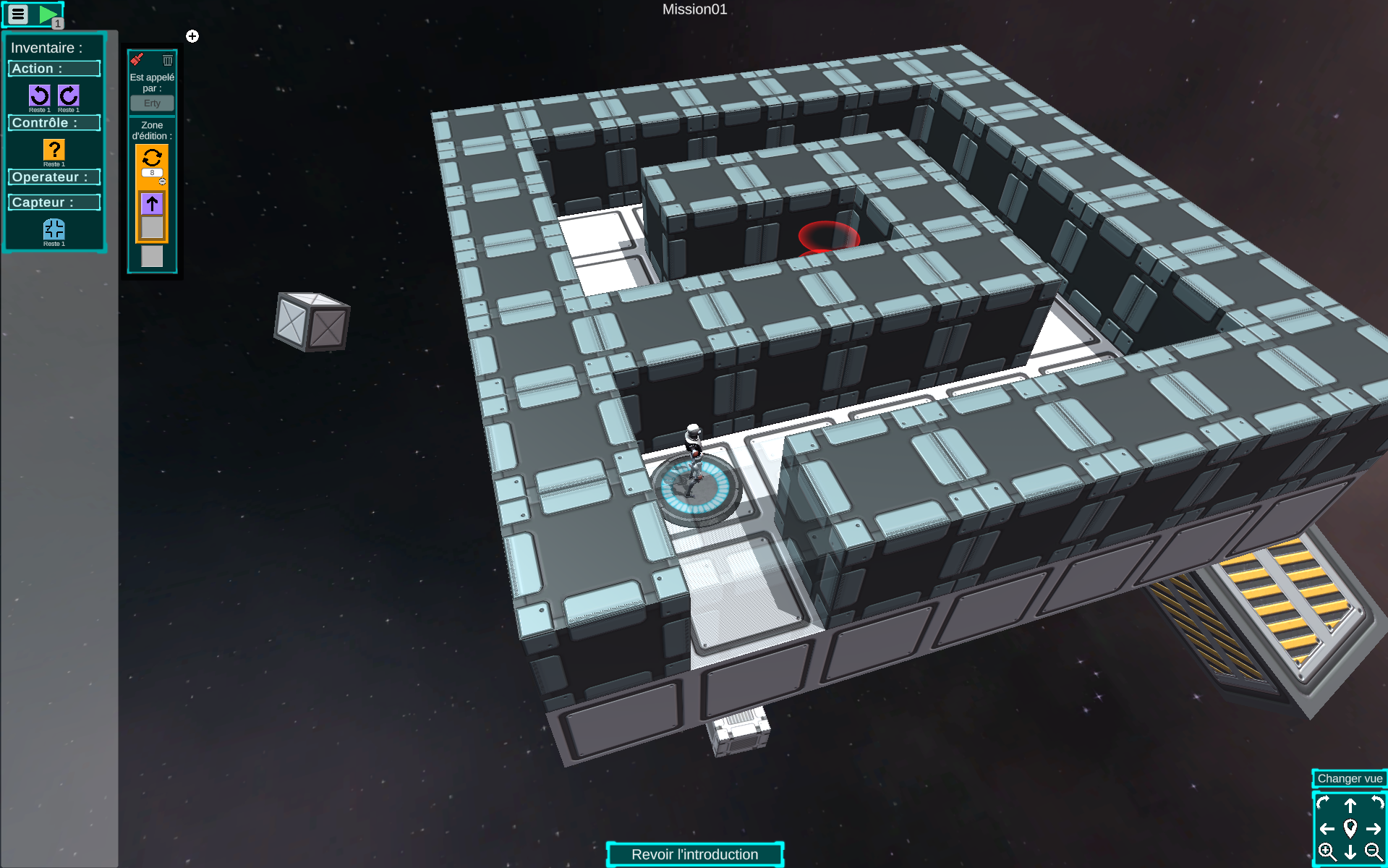Clear the script with the red brush icon
The width and height of the screenshot is (1388, 868).
[137, 60]
